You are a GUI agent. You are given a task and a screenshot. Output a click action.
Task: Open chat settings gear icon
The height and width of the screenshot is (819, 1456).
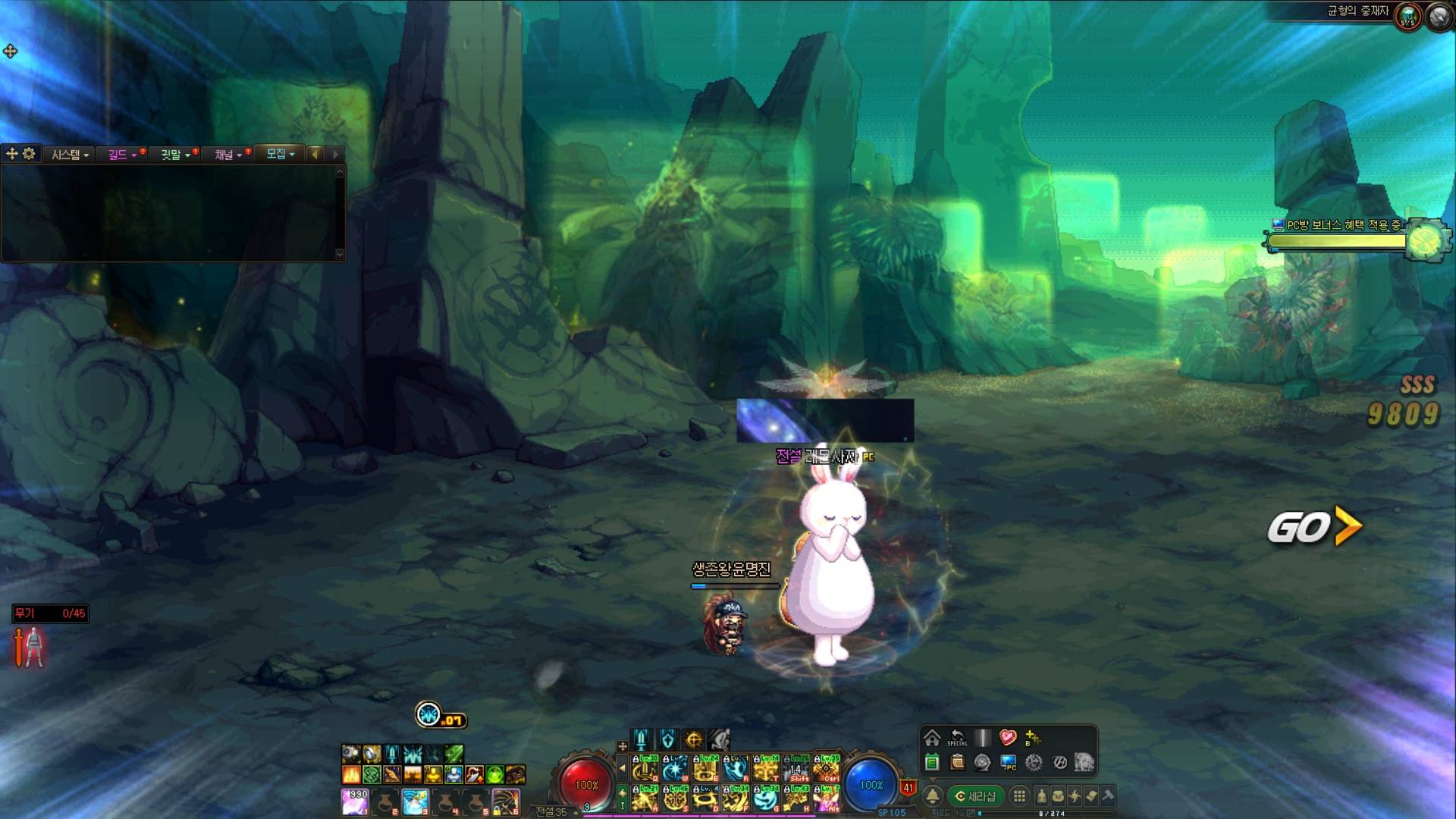point(29,154)
